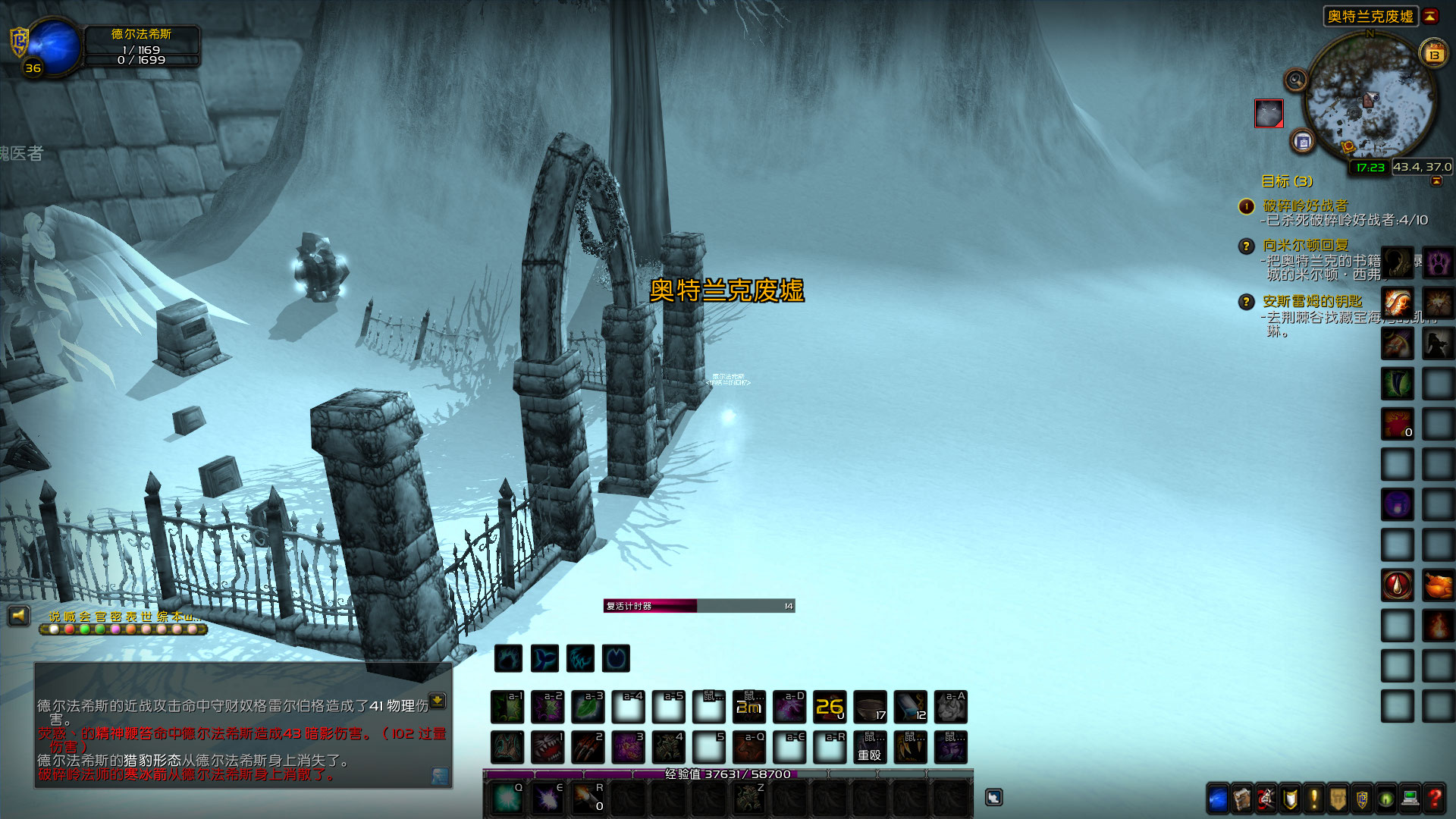Mute game audio with the speaker icon
This screenshot has height=819, width=1456.
tap(18, 614)
